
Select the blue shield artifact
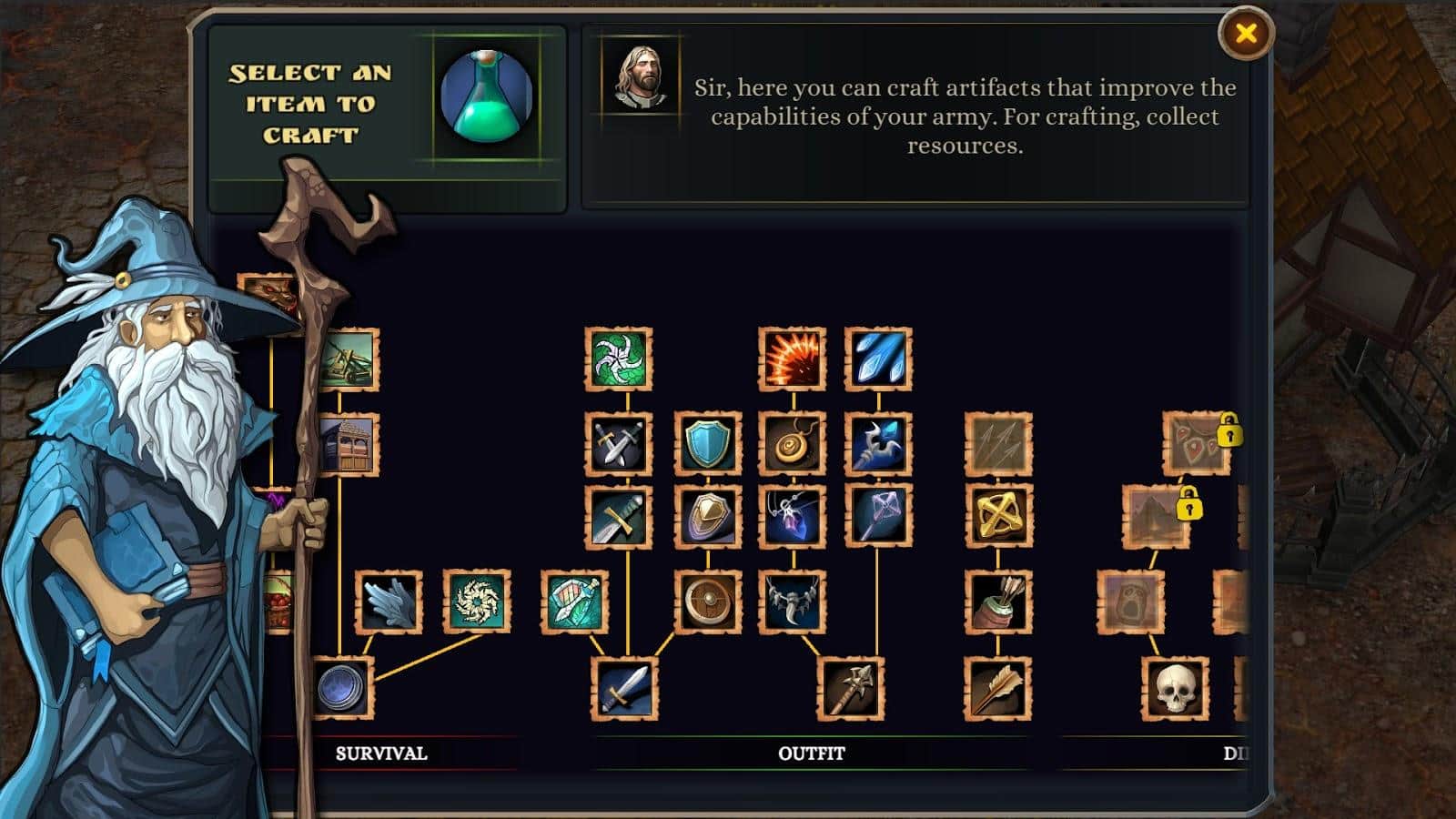point(708,444)
